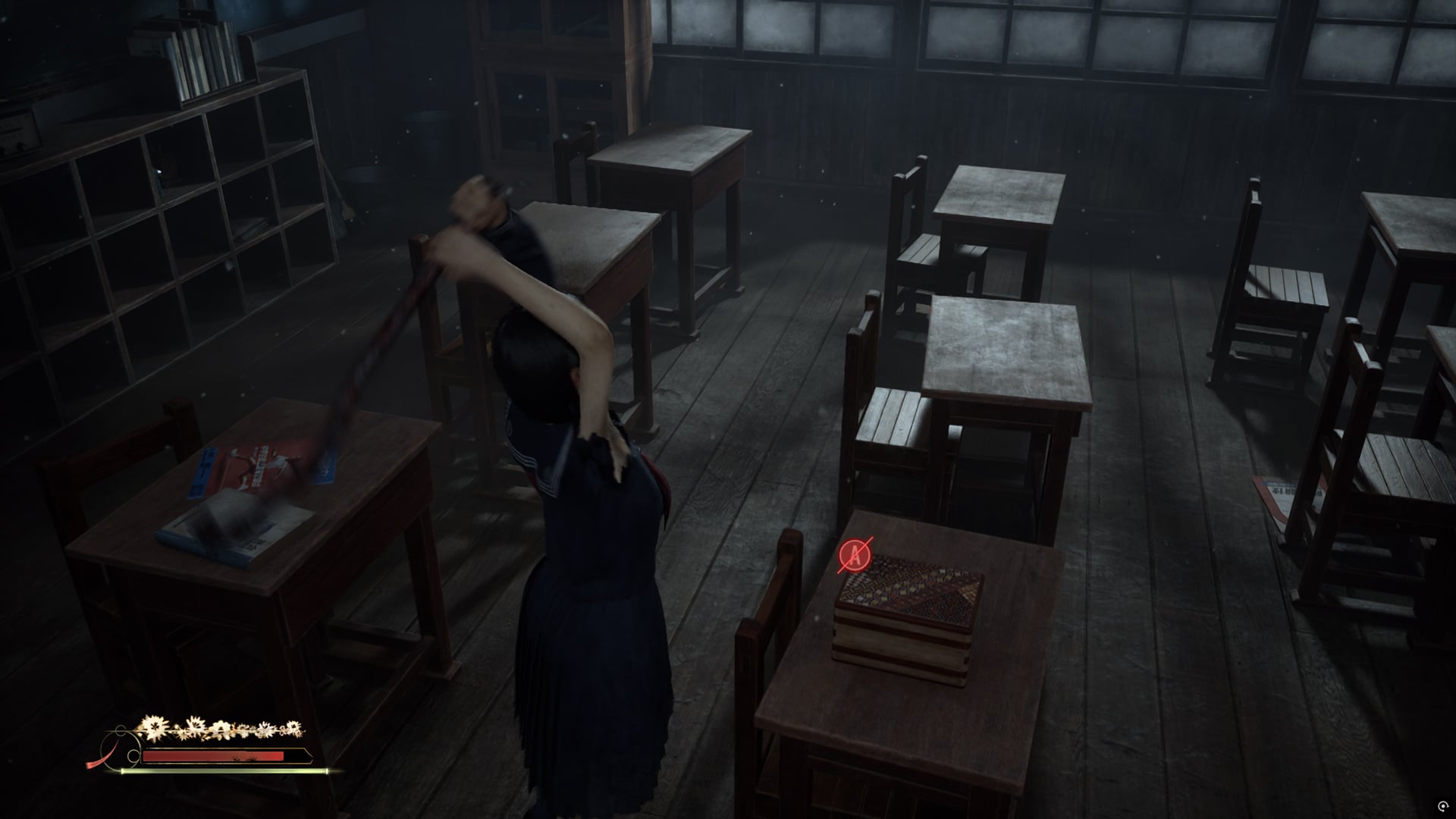Click the red health gauge bar
Image resolution: width=1456 pixels, height=819 pixels.
(x=212, y=756)
